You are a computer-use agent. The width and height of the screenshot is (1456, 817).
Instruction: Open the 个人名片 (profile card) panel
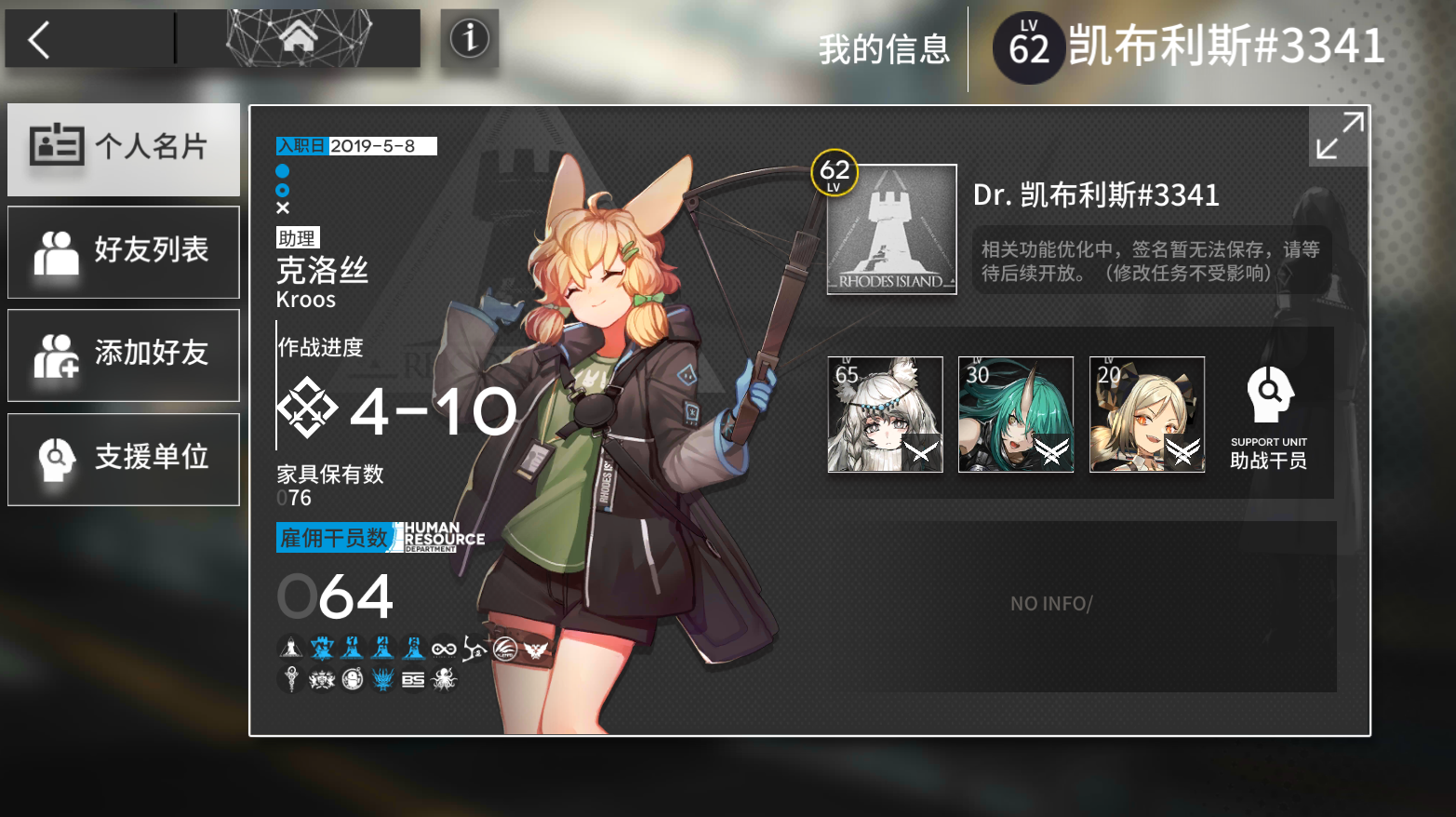point(123,147)
